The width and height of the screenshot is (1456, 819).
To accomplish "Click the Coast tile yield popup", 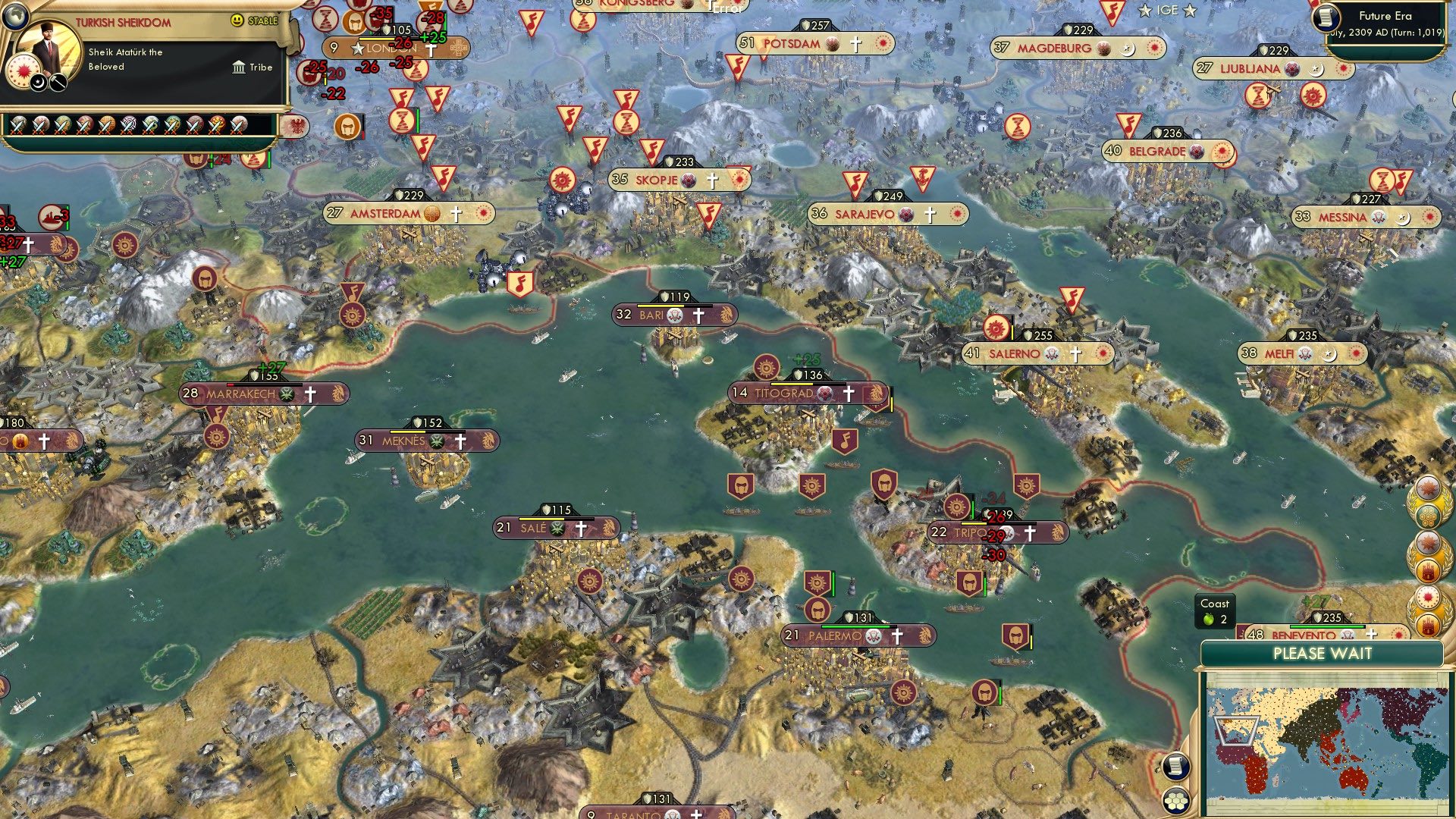I will (1216, 612).
